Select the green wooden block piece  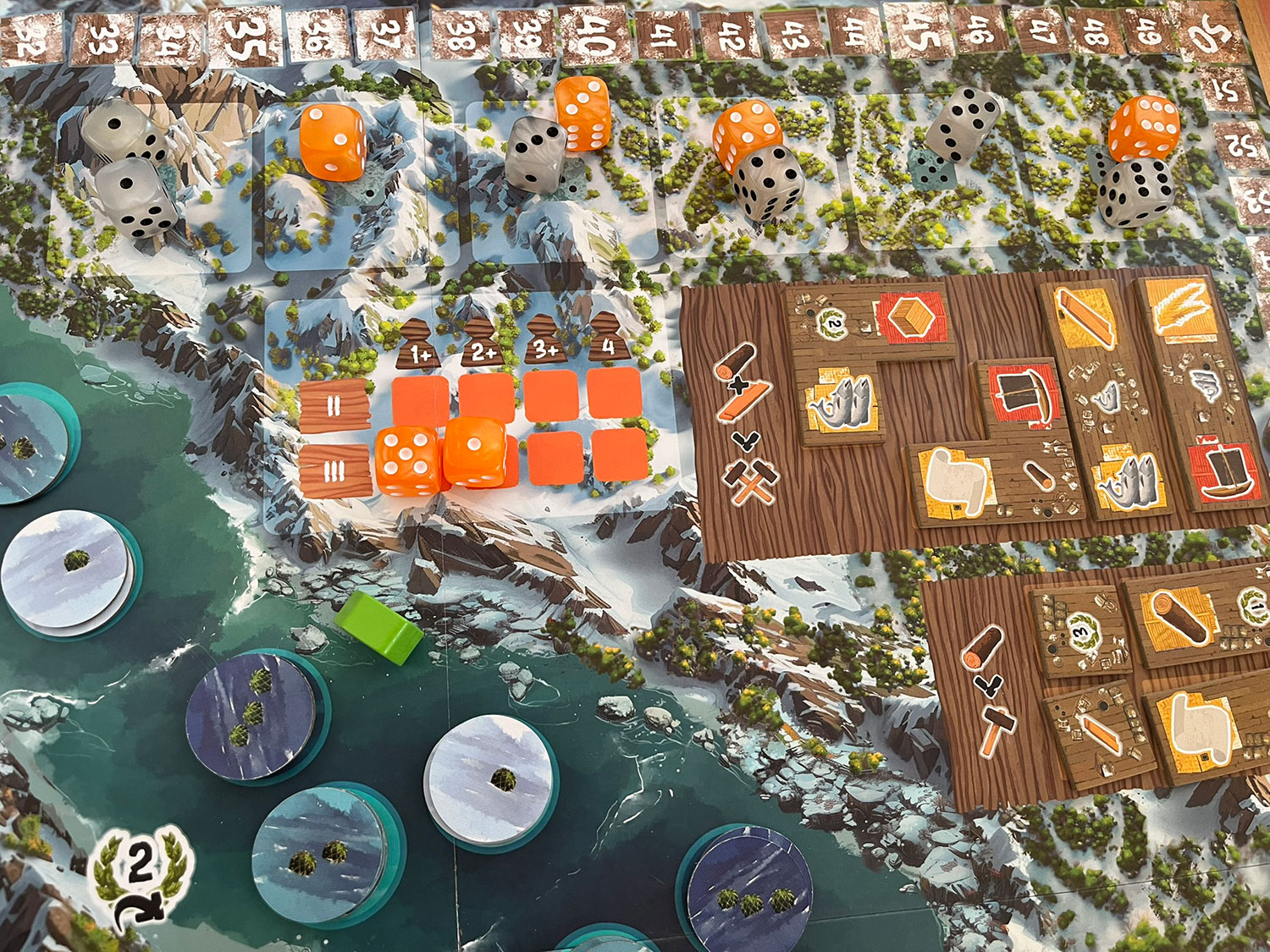(x=379, y=625)
